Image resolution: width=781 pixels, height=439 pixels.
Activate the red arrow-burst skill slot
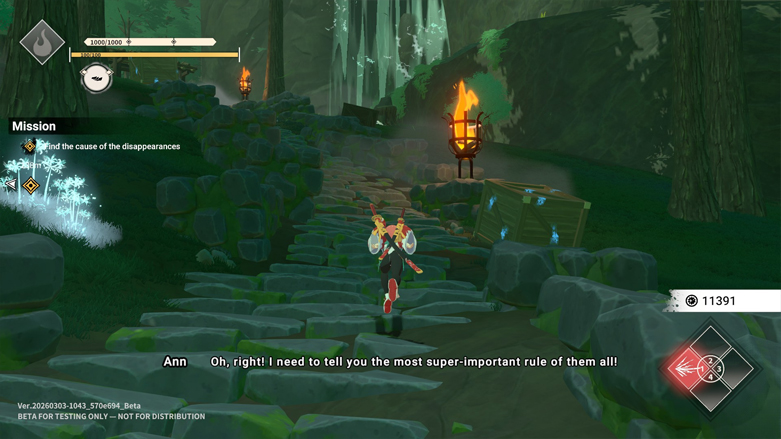(688, 369)
